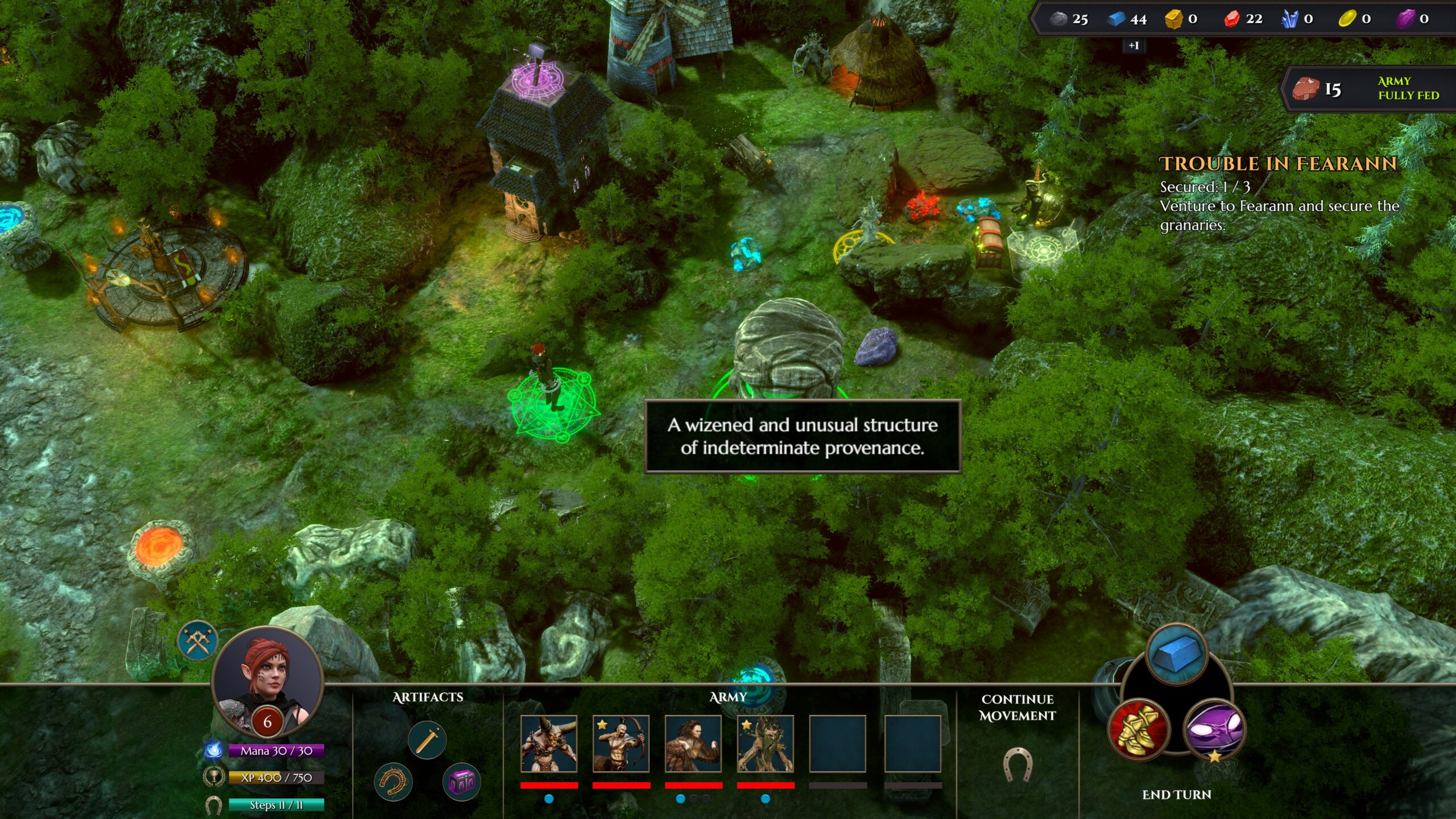1456x819 pixels.
Task: Click the blue ore resource counter
Action: pyautogui.click(x=1128, y=19)
